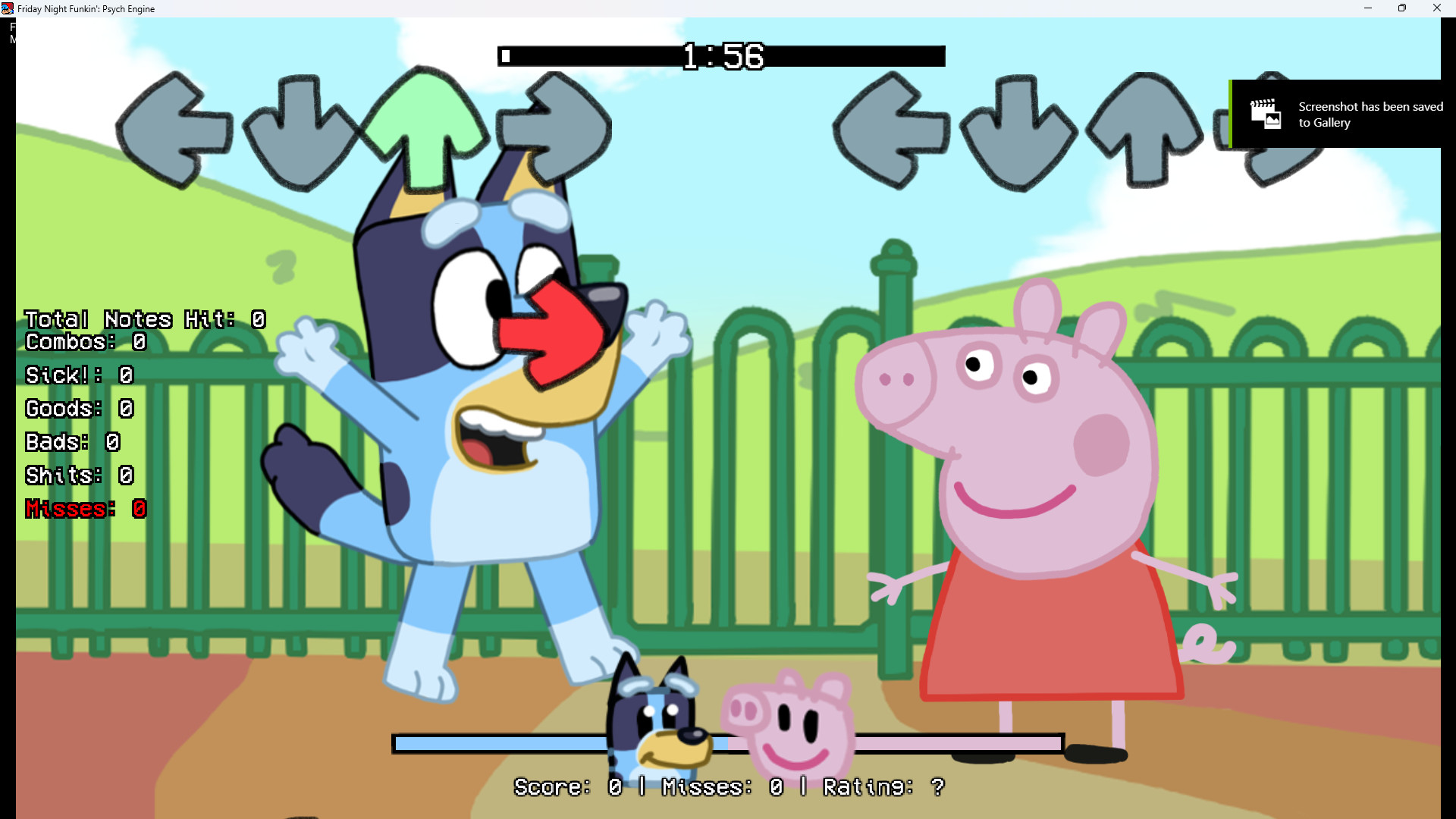
Task: Click the Total Notes Hit counter
Action: click(144, 319)
